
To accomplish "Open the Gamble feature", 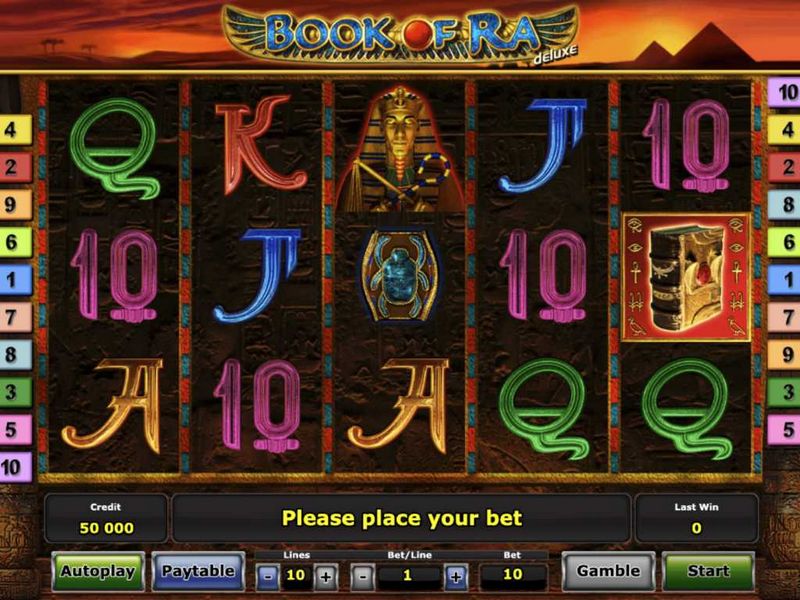I will (608, 571).
